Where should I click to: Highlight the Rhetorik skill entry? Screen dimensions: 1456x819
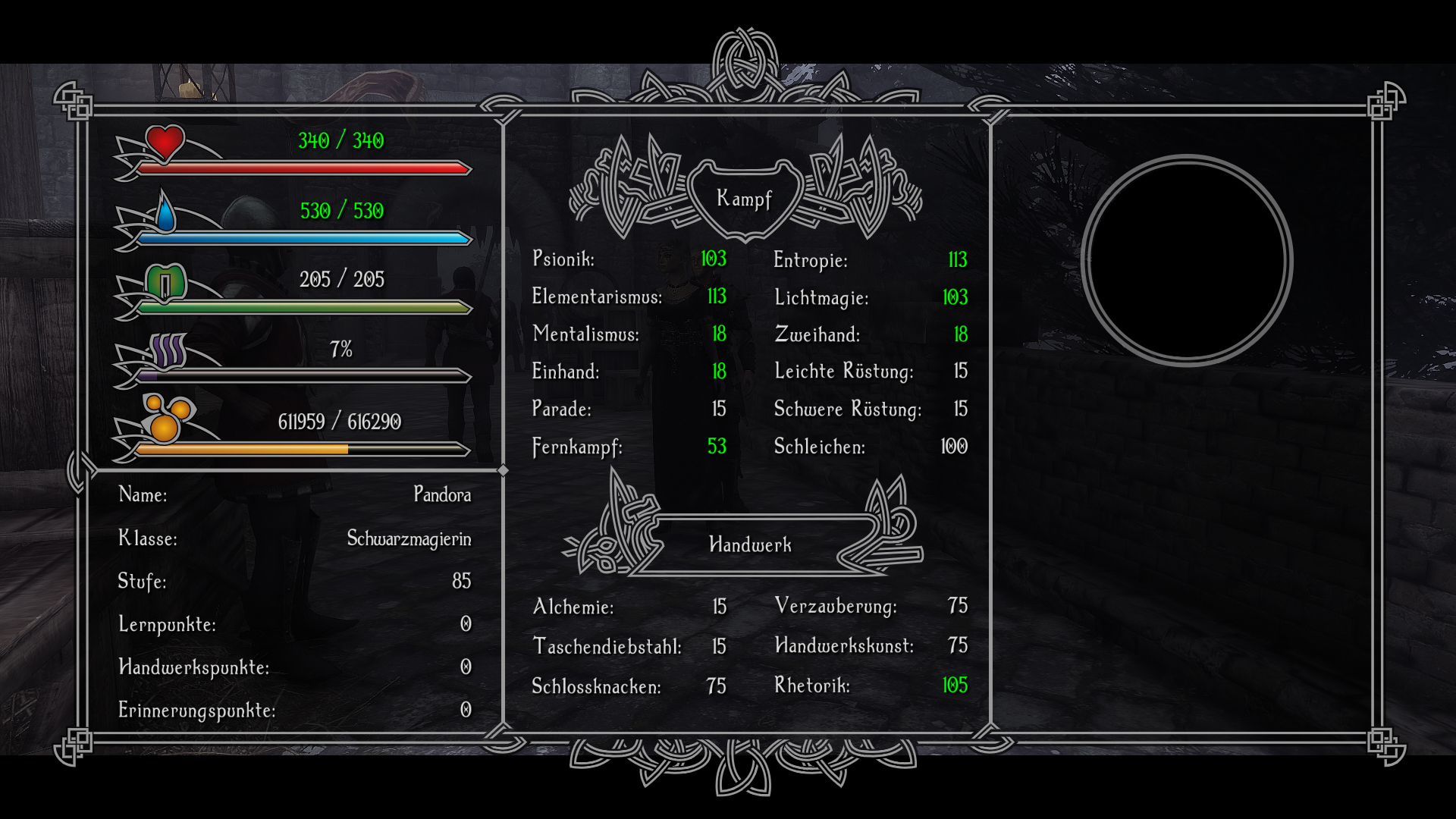[x=811, y=686]
